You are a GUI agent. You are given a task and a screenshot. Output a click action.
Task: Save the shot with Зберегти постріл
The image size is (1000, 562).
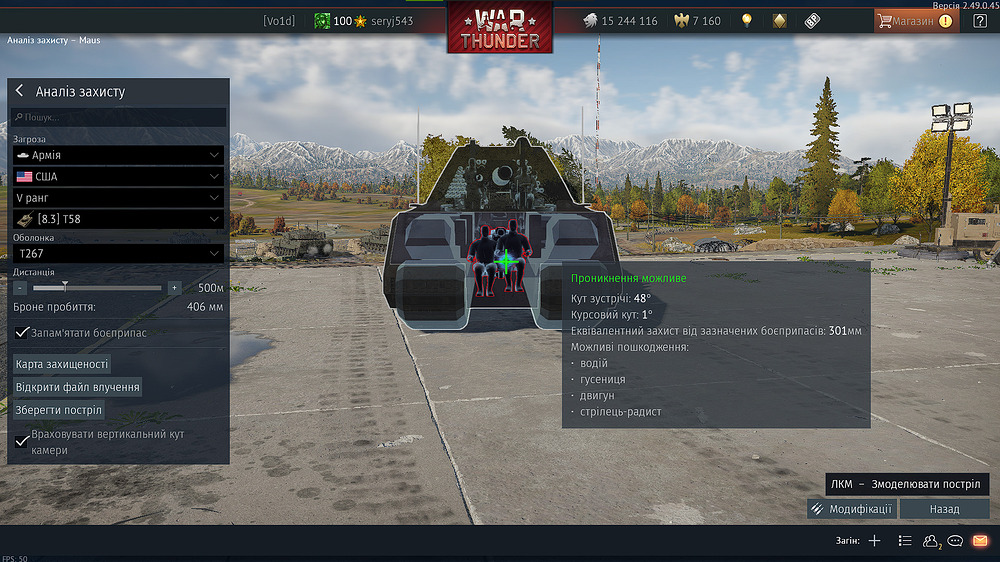tap(59, 410)
